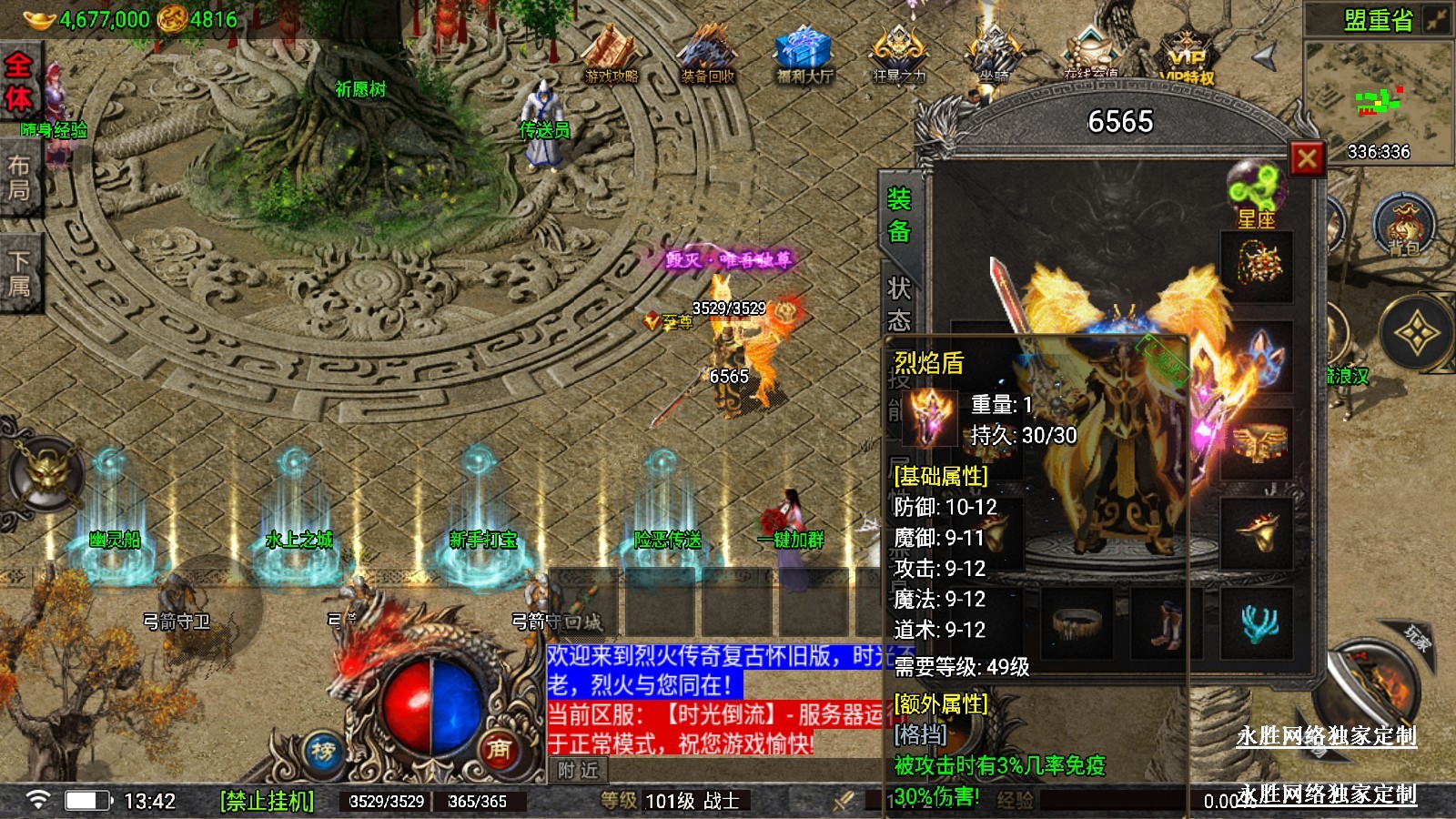
Task: Select the 附近 nearby chat tab
Action: [x=579, y=770]
